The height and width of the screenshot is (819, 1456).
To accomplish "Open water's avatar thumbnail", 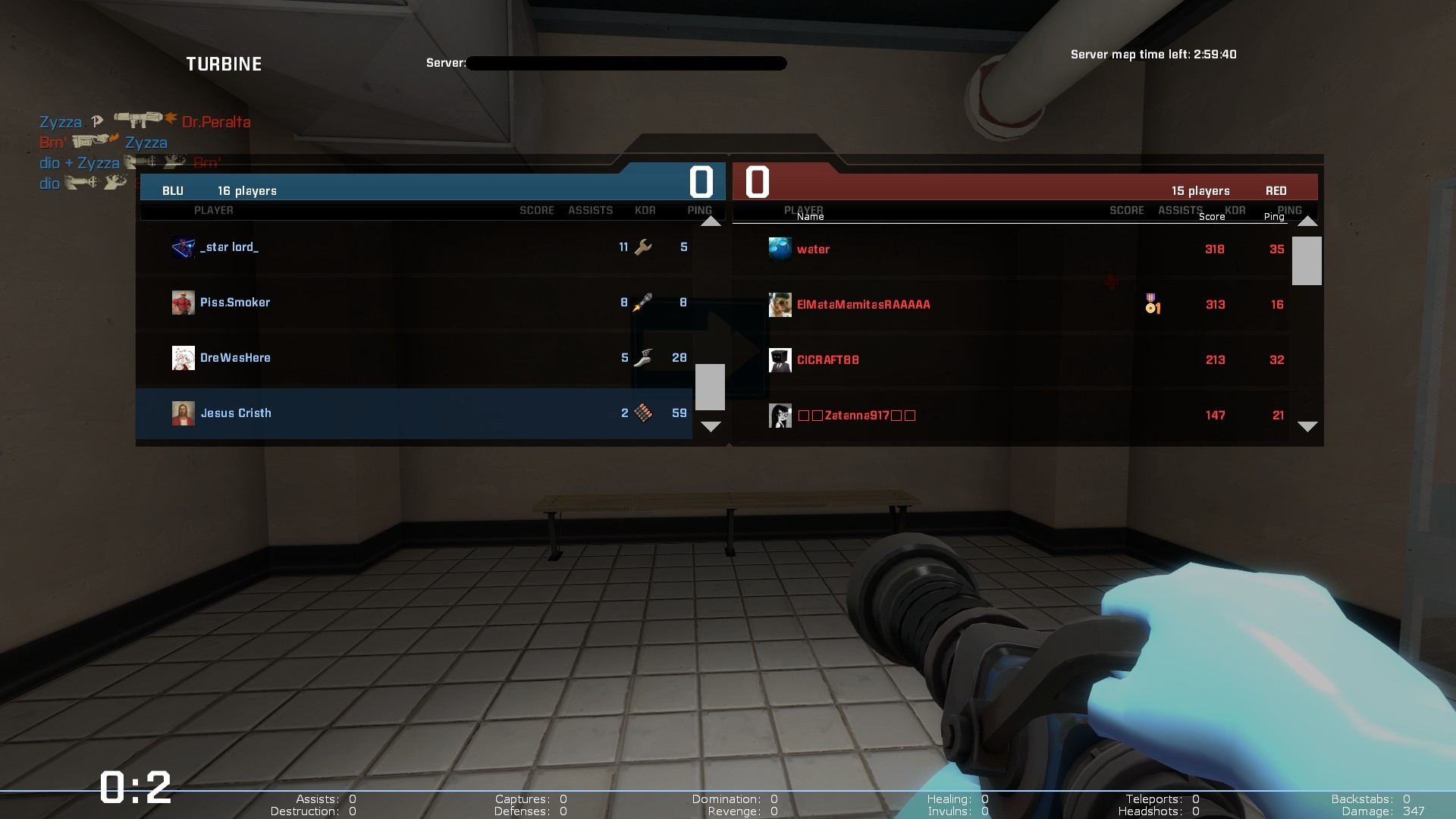I will (780, 249).
